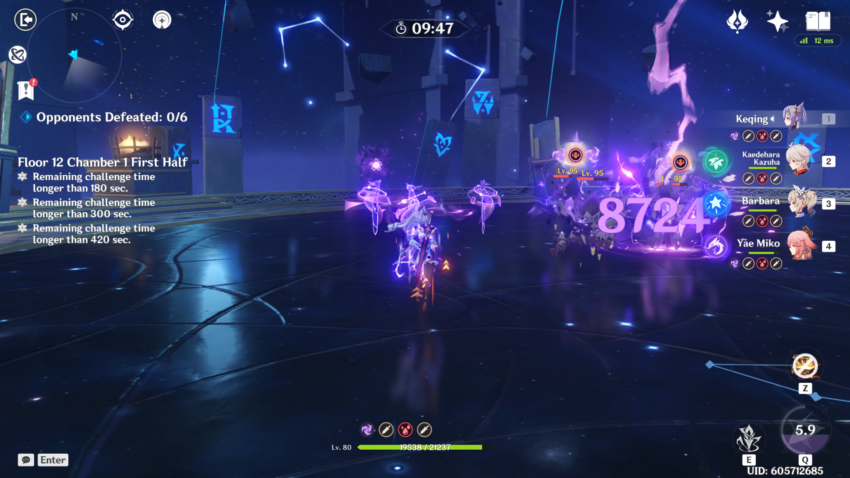Screen dimensions: 850x478
Task: Open the Floor 12 Chamber 1 challenge tracker
Action: (92, 159)
